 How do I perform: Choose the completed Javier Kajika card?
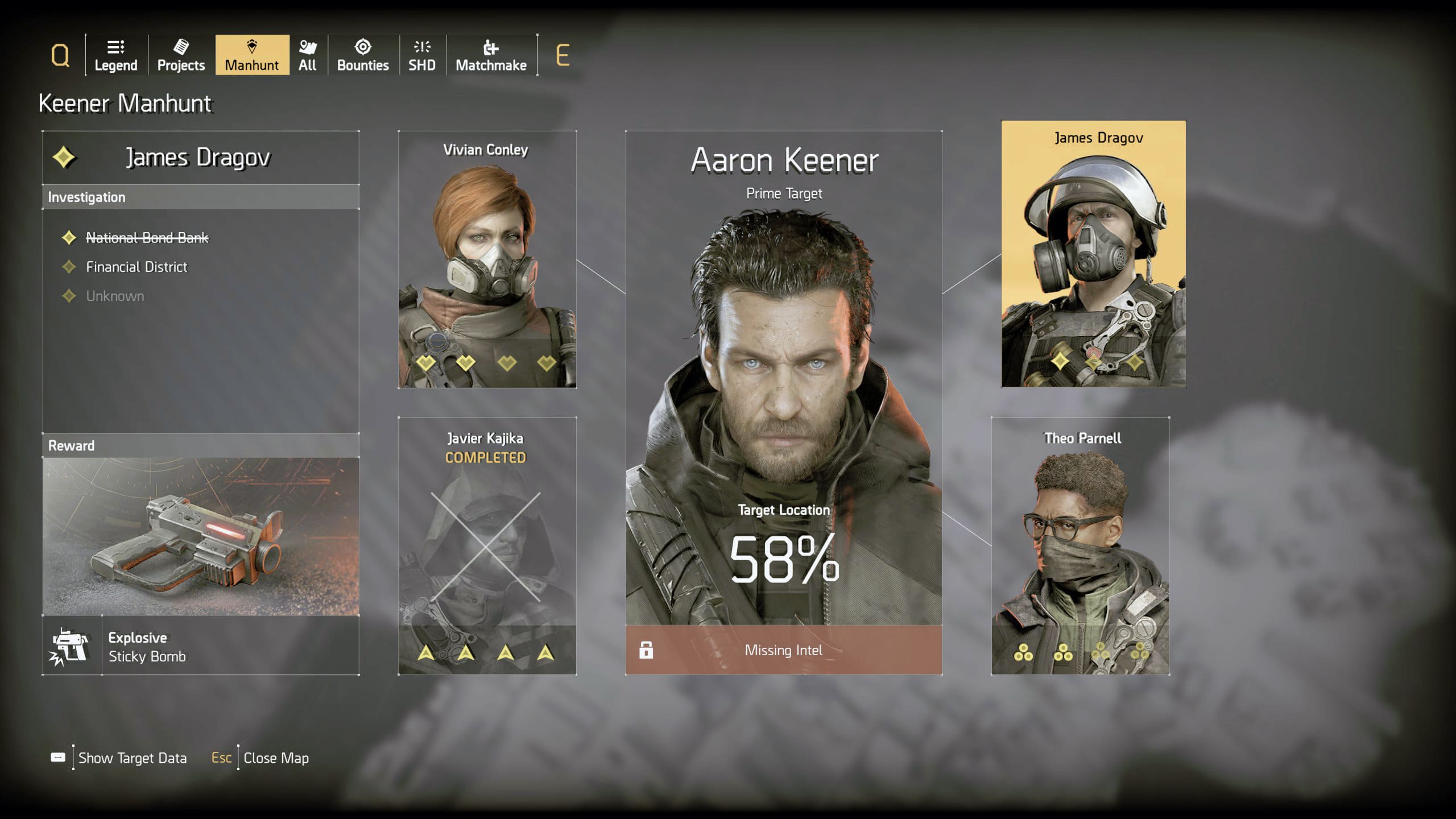(x=487, y=546)
